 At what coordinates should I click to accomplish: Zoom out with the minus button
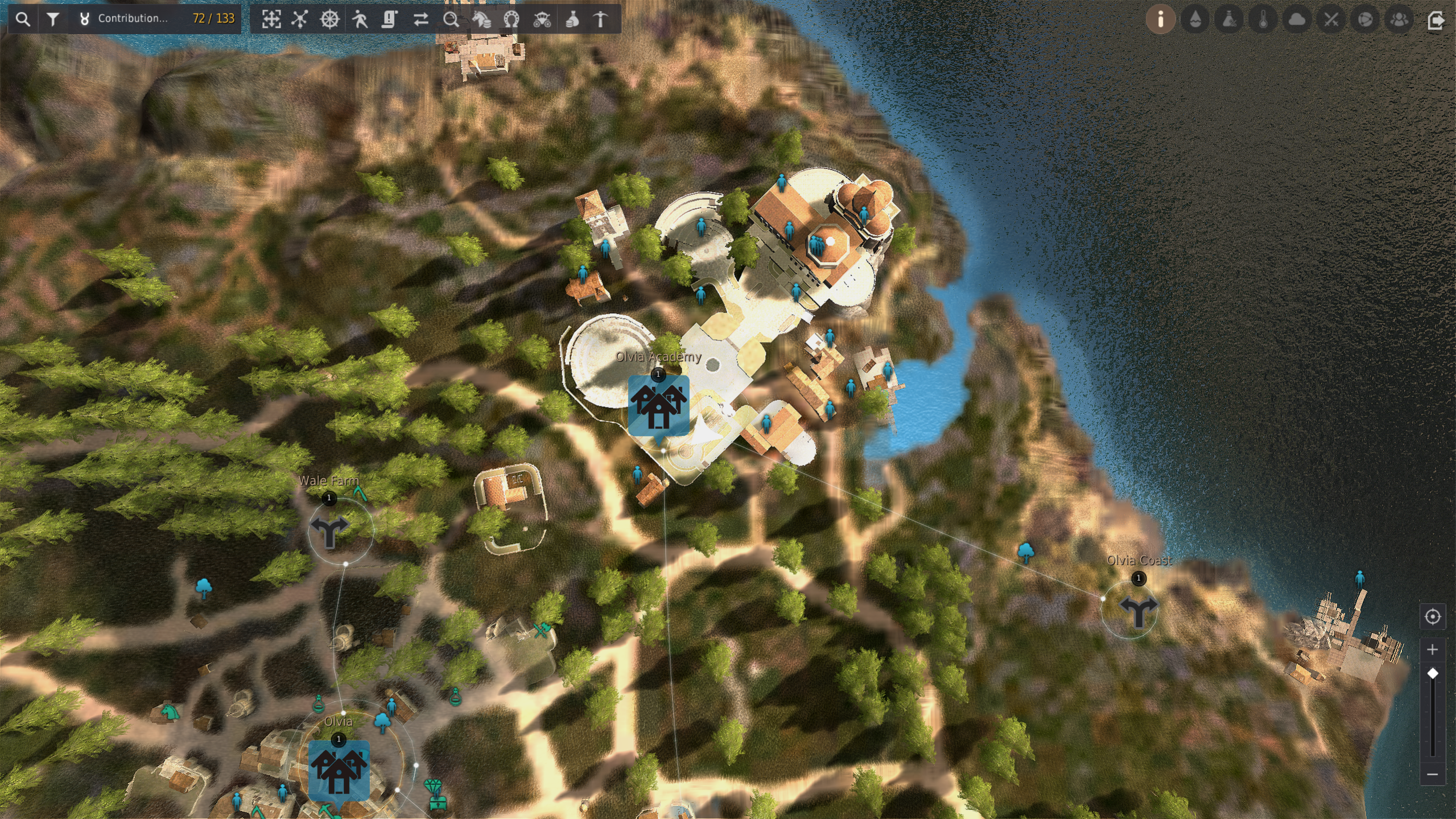(1432, 774)
